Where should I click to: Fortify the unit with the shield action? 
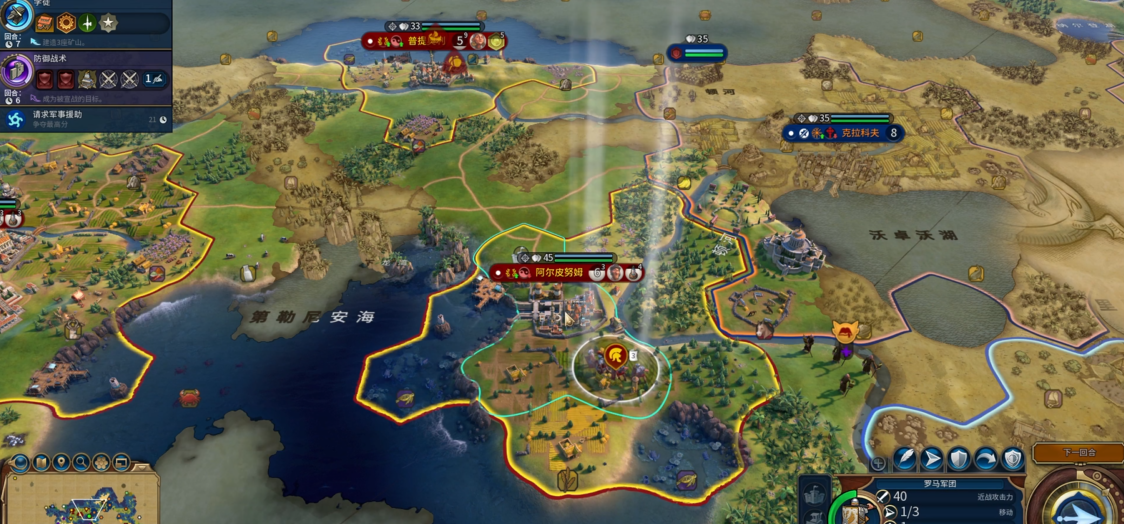[959, 459]
